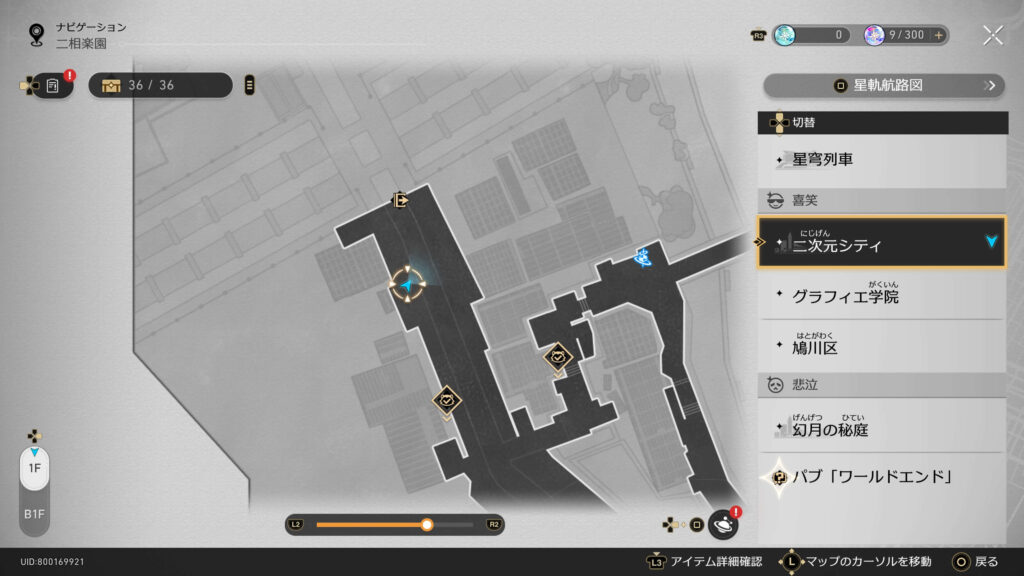Viewport: 1024px width, 576px height.
Task: Switch to floor B1F
Action: click(34, 513)
